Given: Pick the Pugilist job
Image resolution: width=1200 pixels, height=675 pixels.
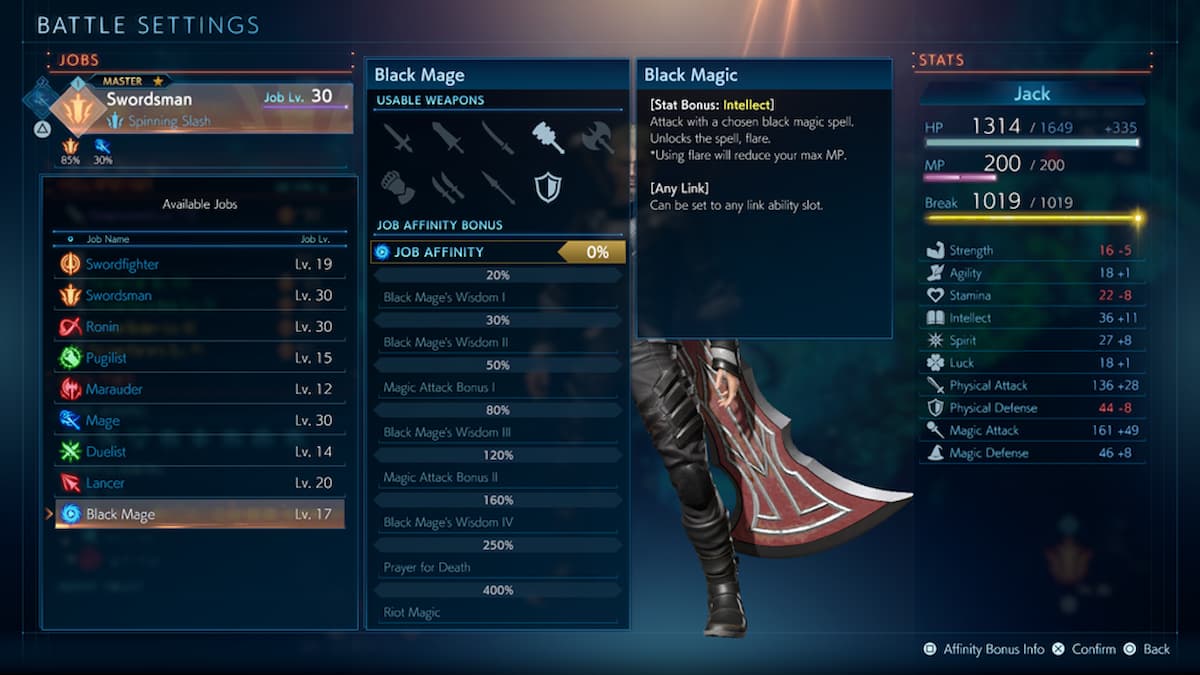Looking at the screenshot, I should tap(199, 358).
